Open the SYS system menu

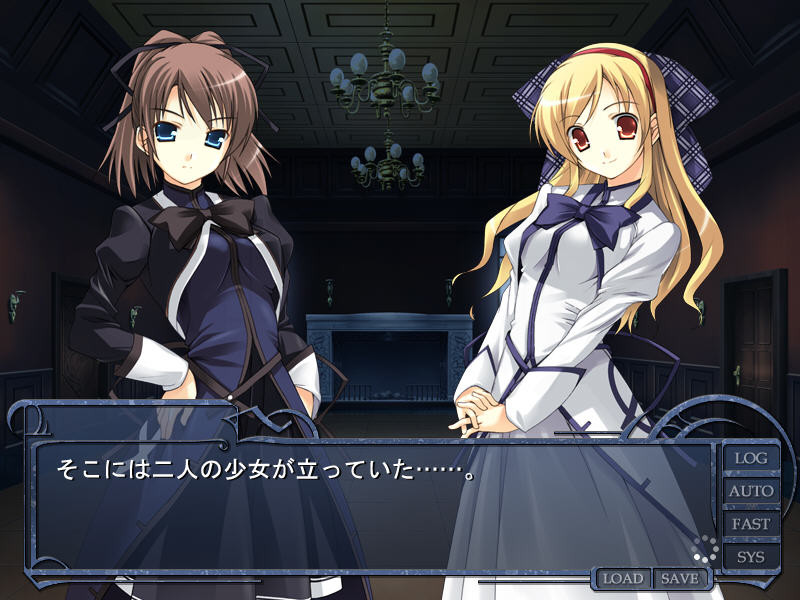tap(751, 556)
